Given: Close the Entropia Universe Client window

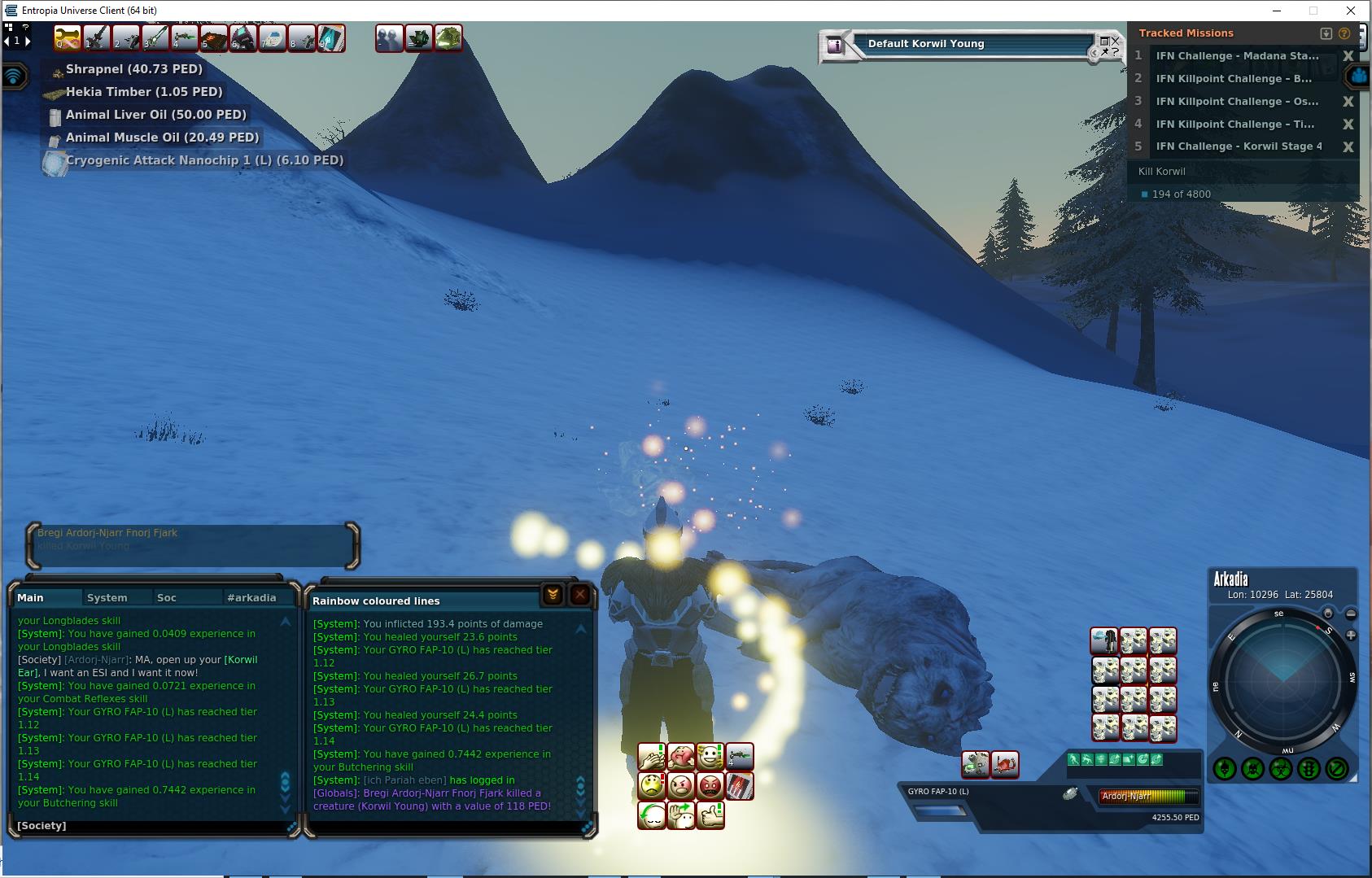Looking at the screenshot, I should click(x=1352, y=11).
